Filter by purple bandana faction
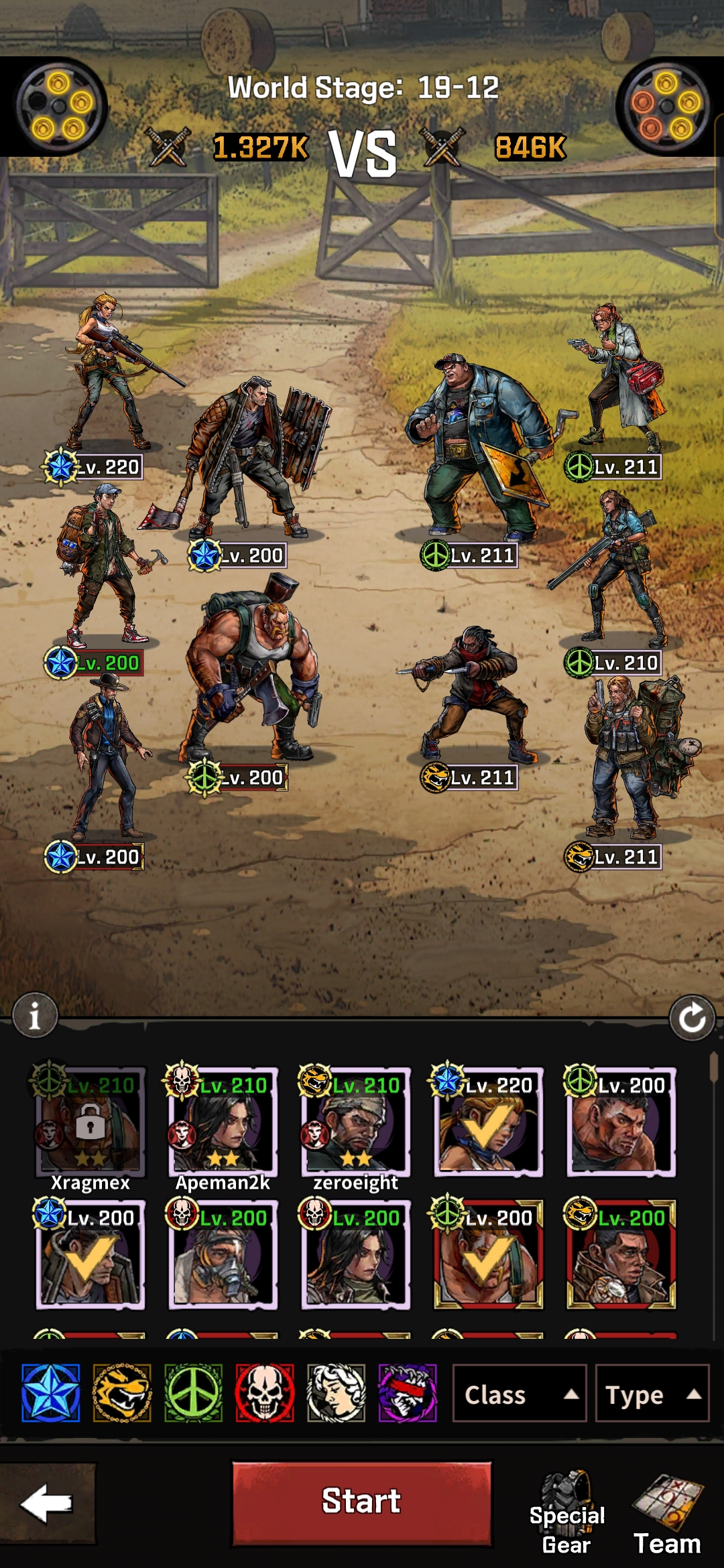724x1568 pixels. (408, 1393)
